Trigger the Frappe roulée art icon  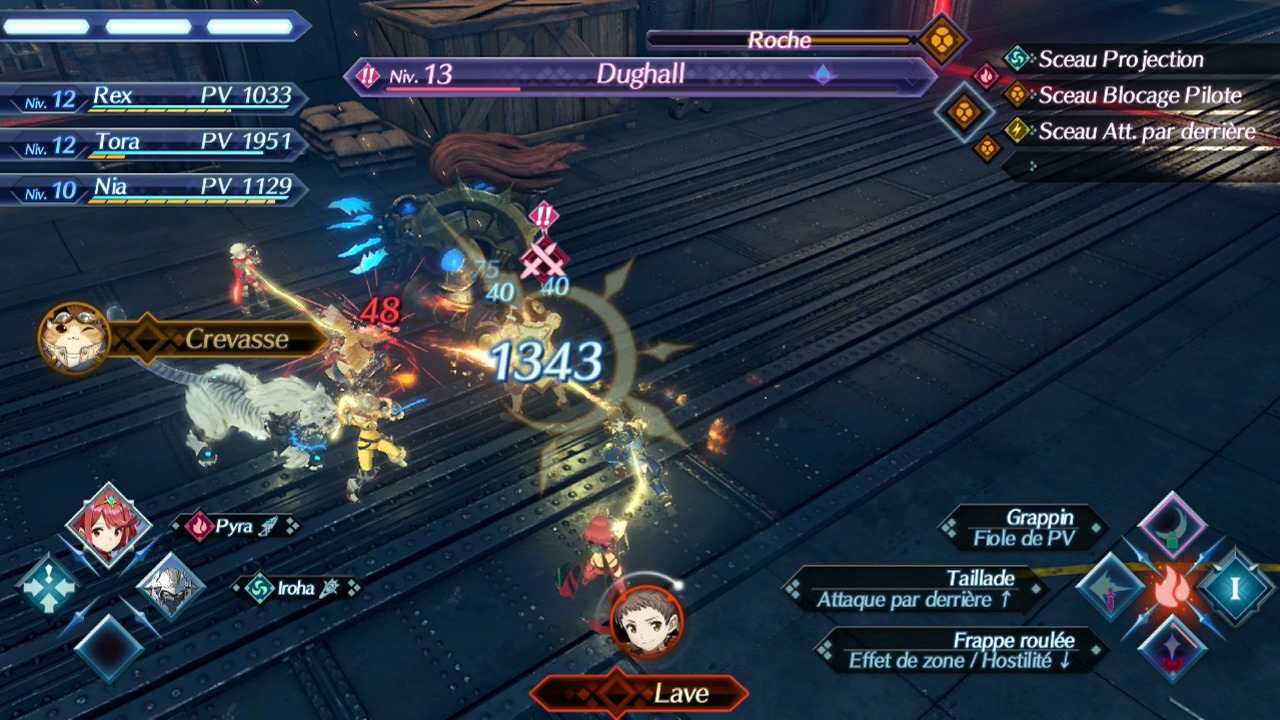coord(1172,649)
